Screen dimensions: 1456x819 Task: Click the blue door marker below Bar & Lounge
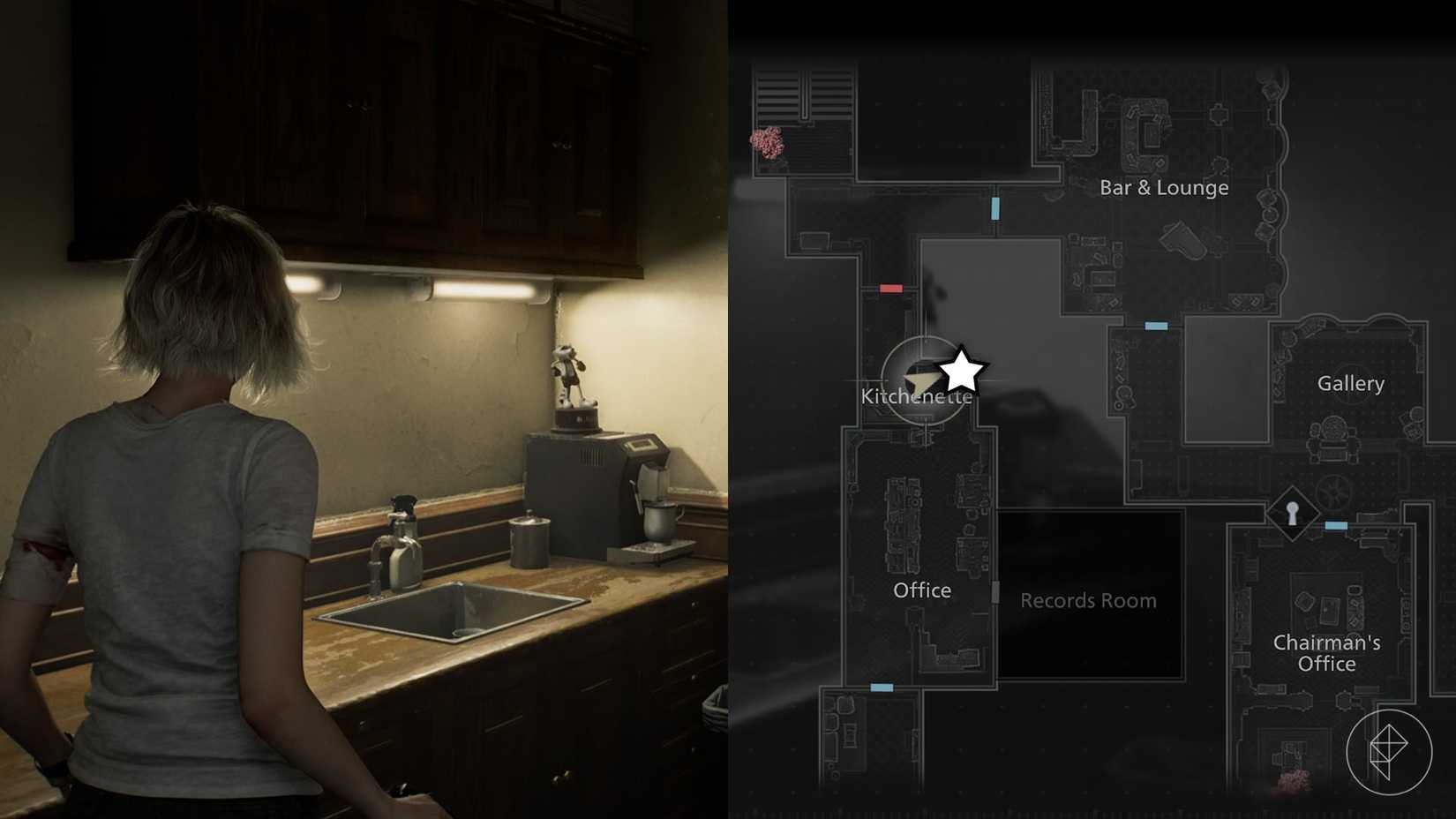pos(996,210)
